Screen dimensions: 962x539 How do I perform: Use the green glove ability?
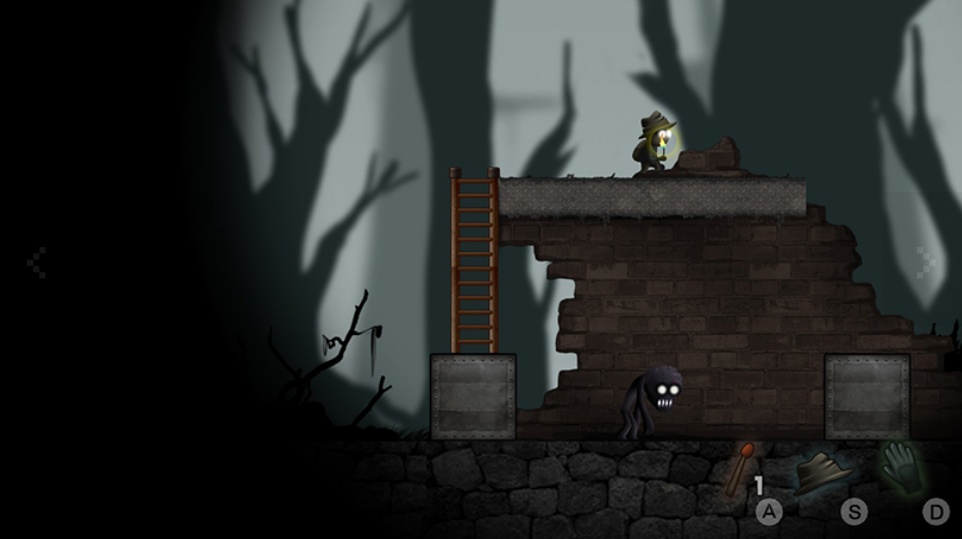coord(904,467)
